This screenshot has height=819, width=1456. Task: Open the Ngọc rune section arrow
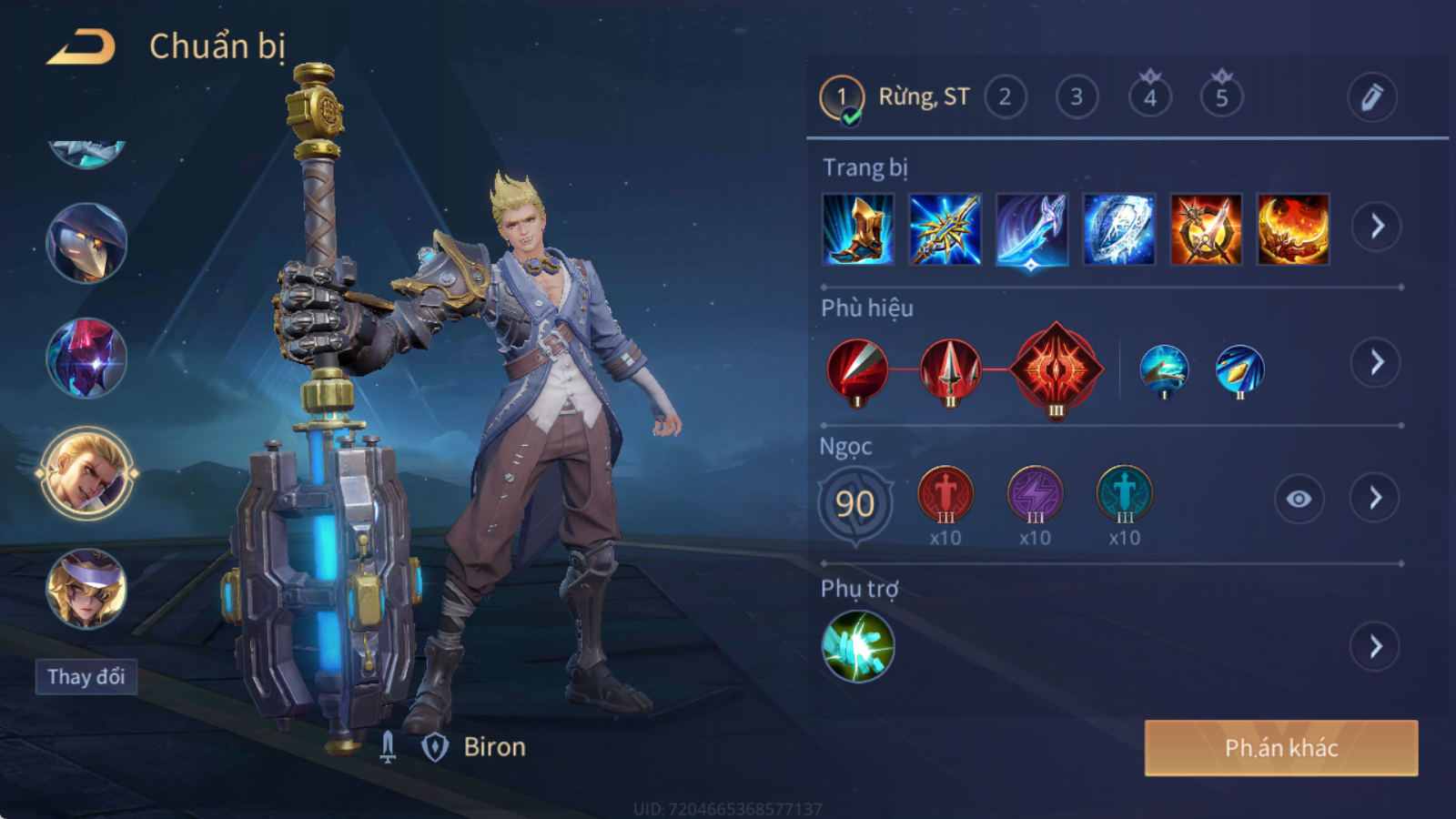click(1375, 498)
